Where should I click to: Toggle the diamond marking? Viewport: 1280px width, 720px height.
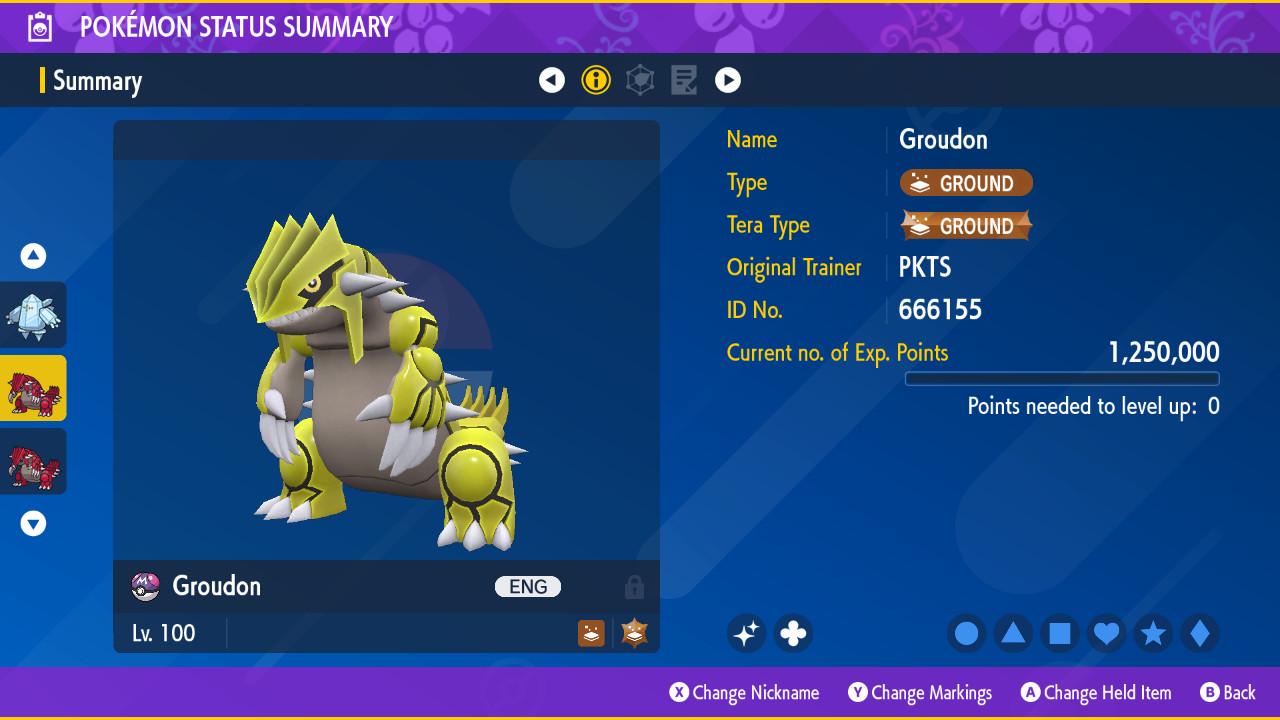(x=1200, y=633)
